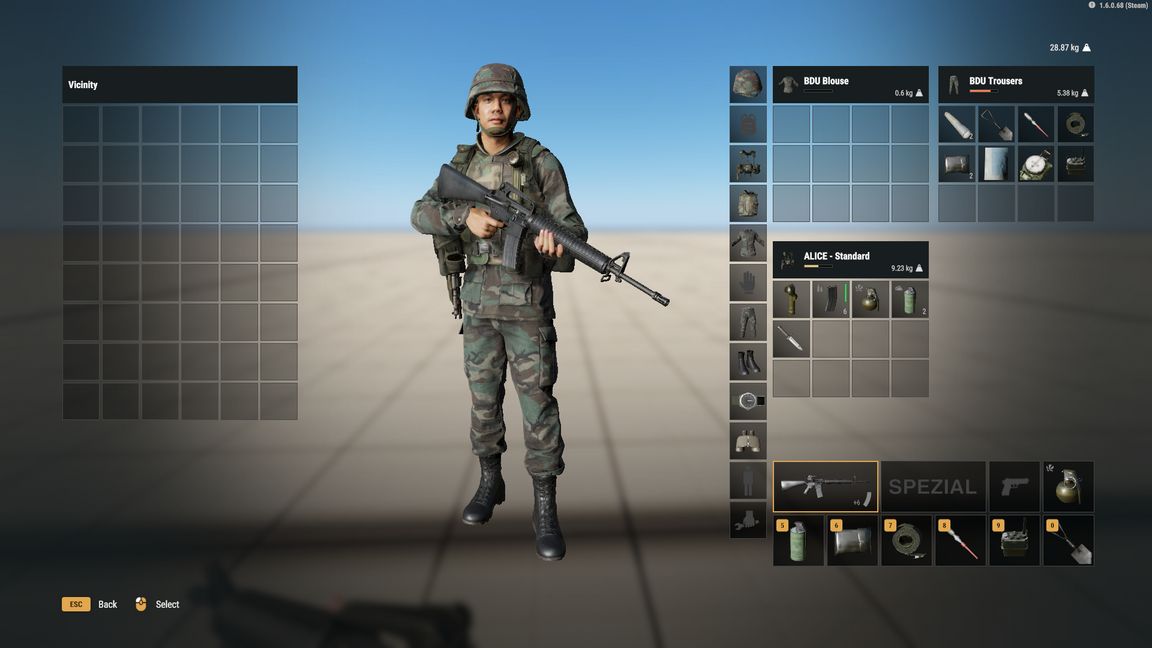1152x648 pixels.
Task: Select the M16 rifle primary weapon slot
Action: click(825, 486)
